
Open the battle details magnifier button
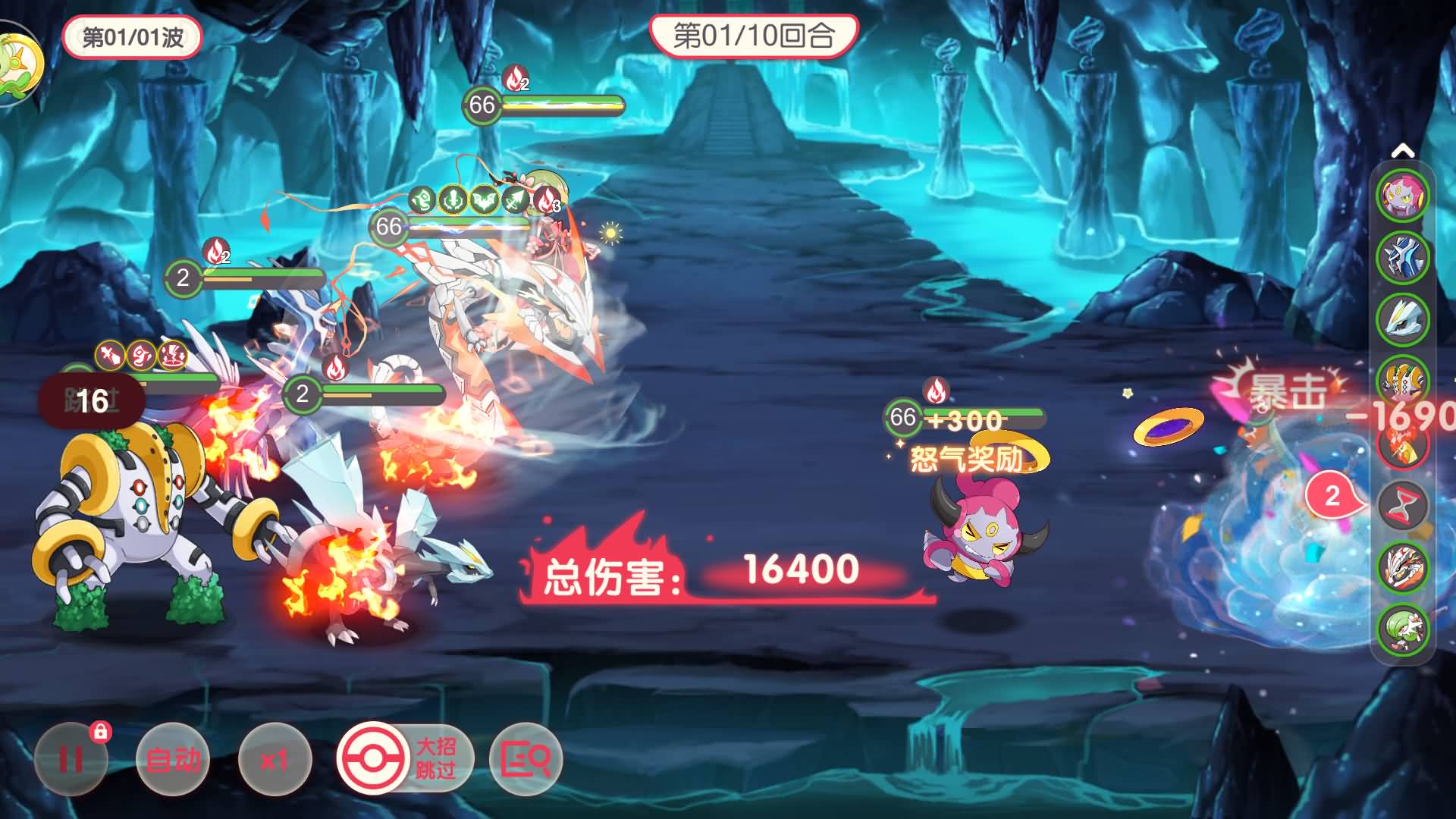click(526, 758)
